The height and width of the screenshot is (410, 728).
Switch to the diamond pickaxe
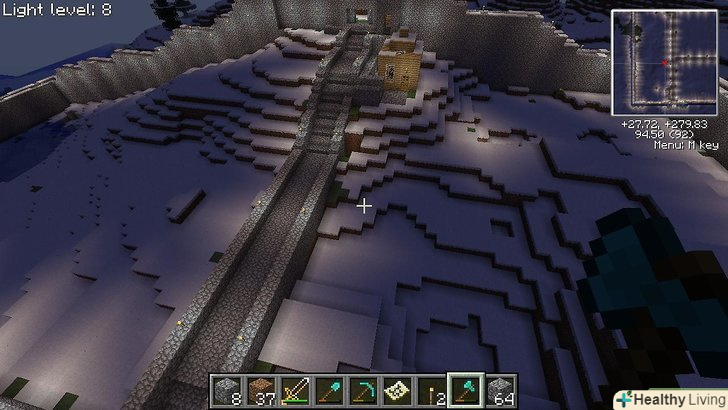(363, 390)
